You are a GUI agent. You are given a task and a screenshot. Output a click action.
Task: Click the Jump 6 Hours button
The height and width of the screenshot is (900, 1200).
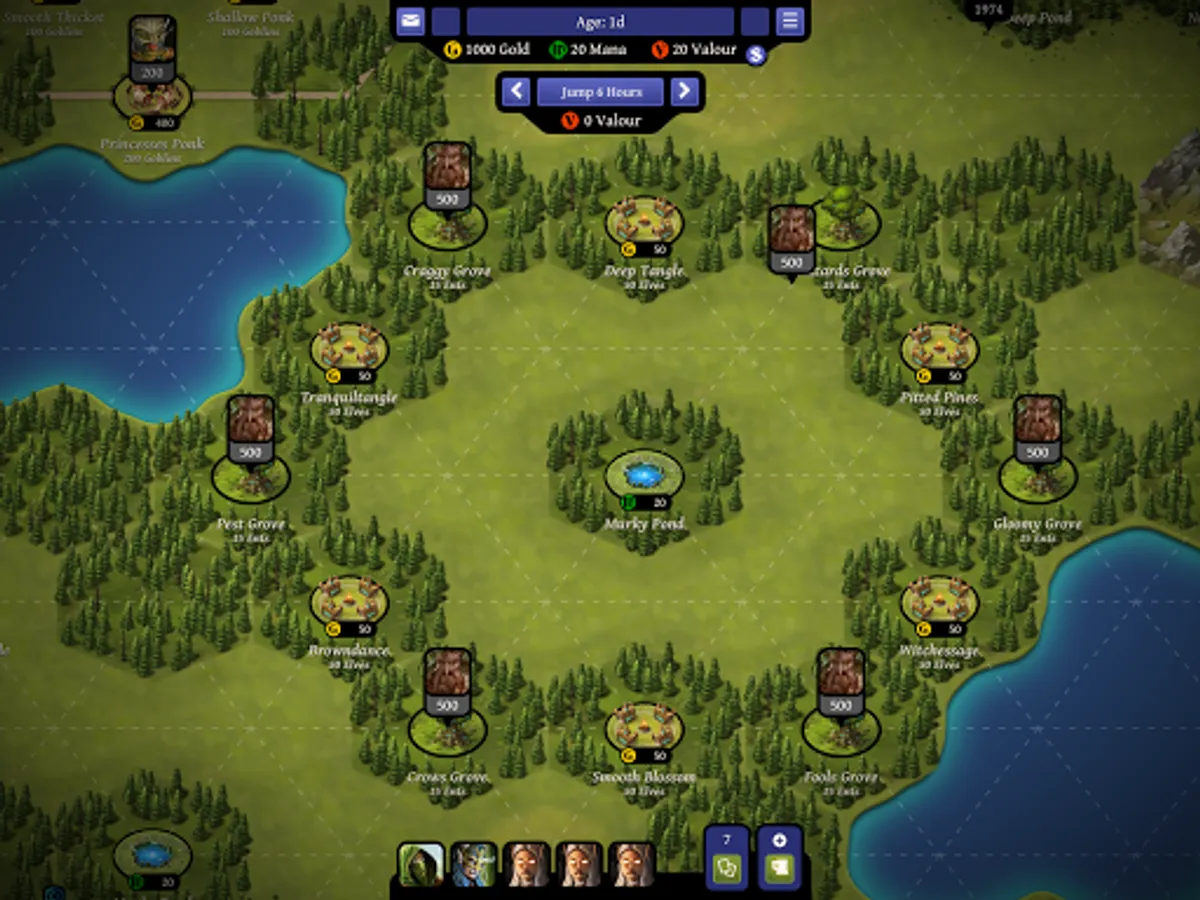pos(600,92)
